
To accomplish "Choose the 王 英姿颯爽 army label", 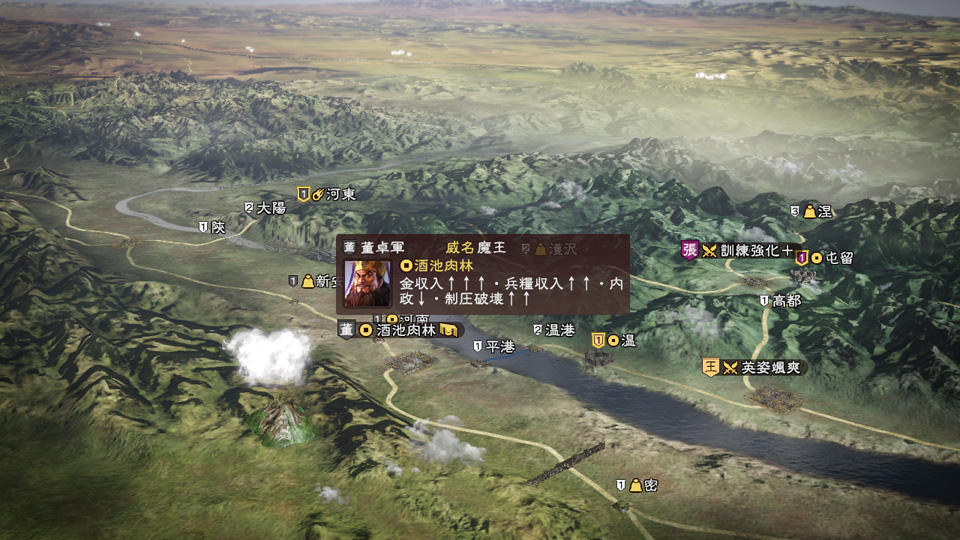I will tap(754, 367).
